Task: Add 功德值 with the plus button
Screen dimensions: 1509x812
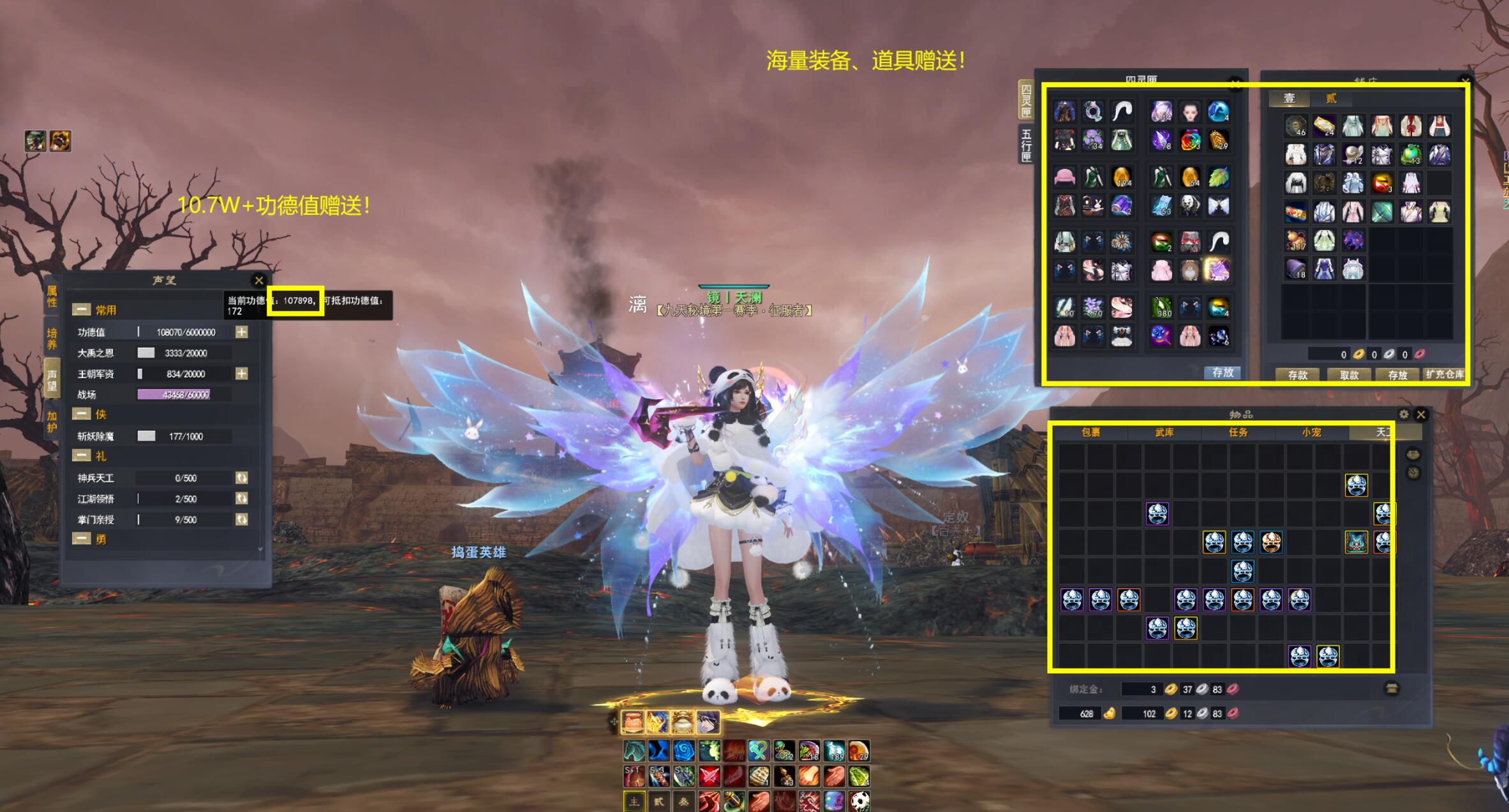Action: (242, 332)
